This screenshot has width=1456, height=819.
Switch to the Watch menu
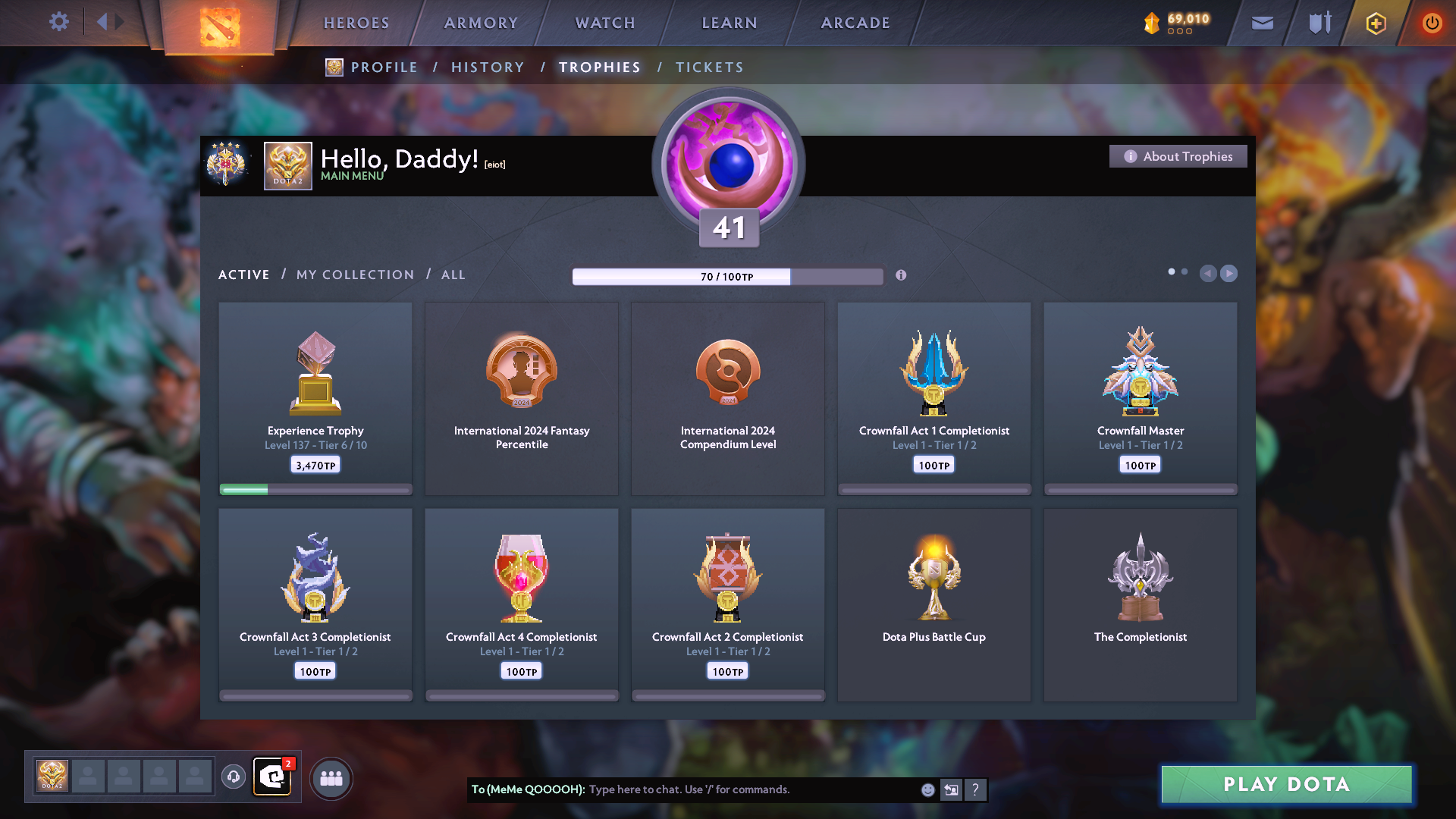tap(605, 23)
